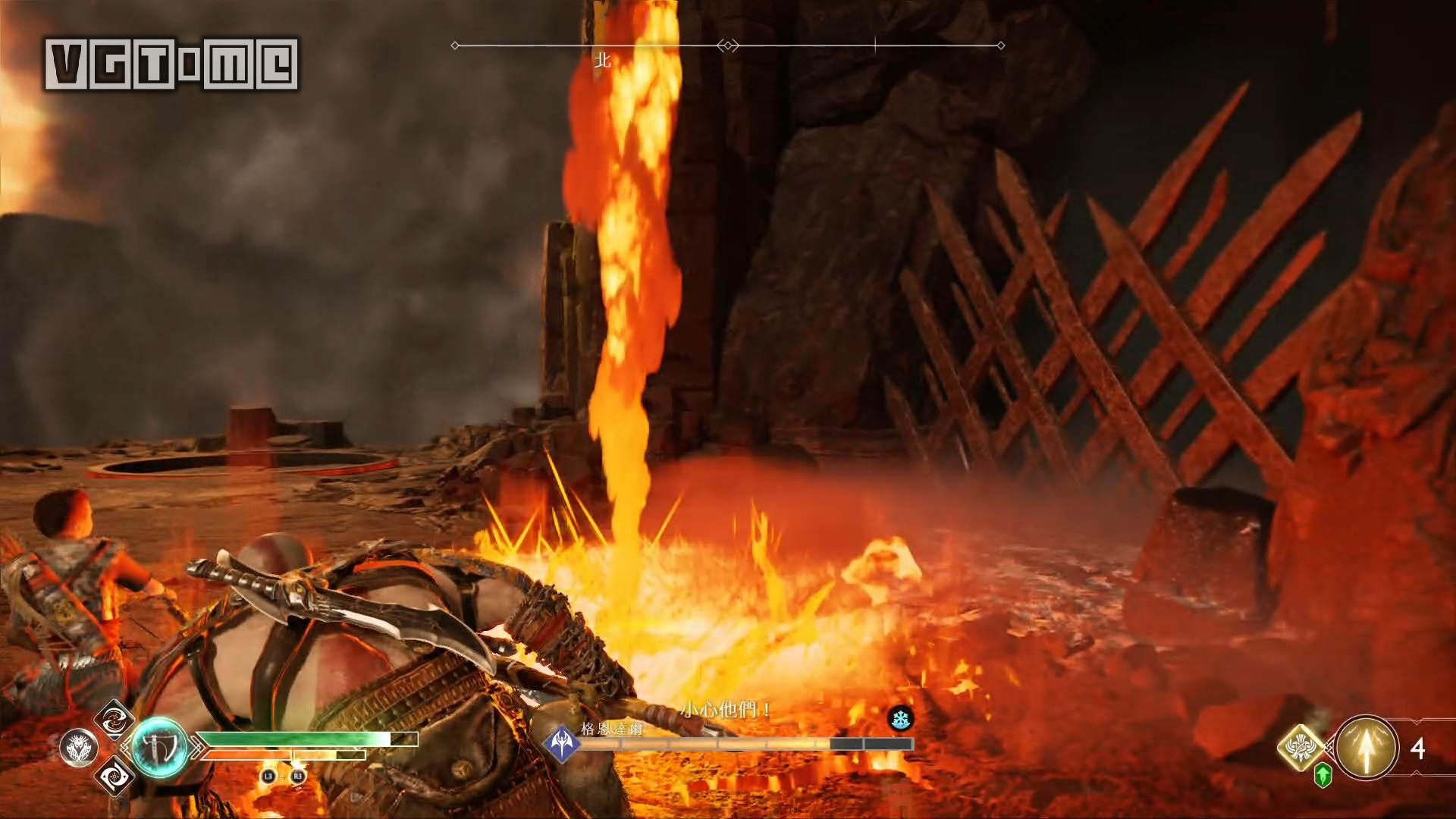
Task: Click the green resurrection stone icon
Action: (1323, 776)
